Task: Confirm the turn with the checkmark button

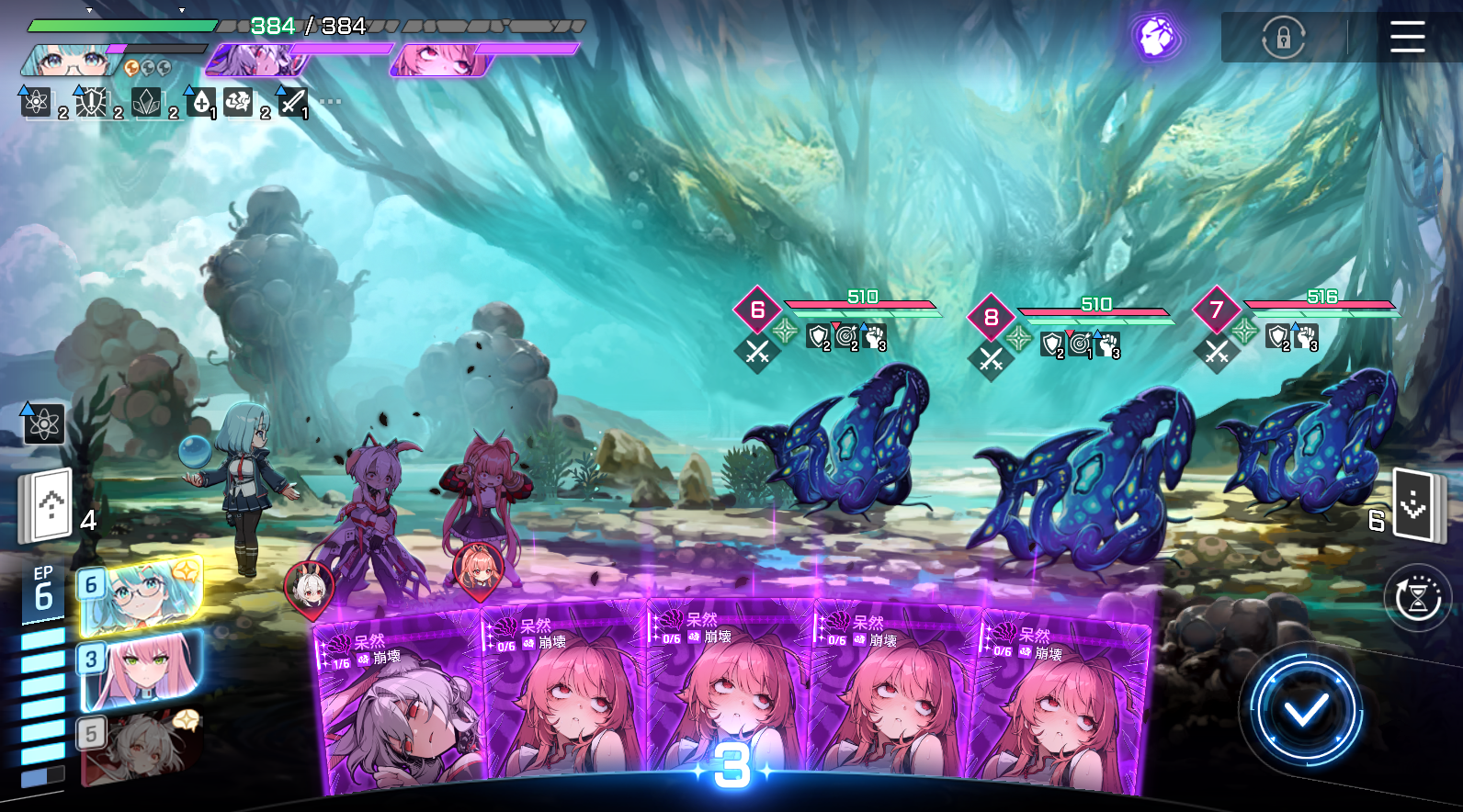Action: [1306, 709]
